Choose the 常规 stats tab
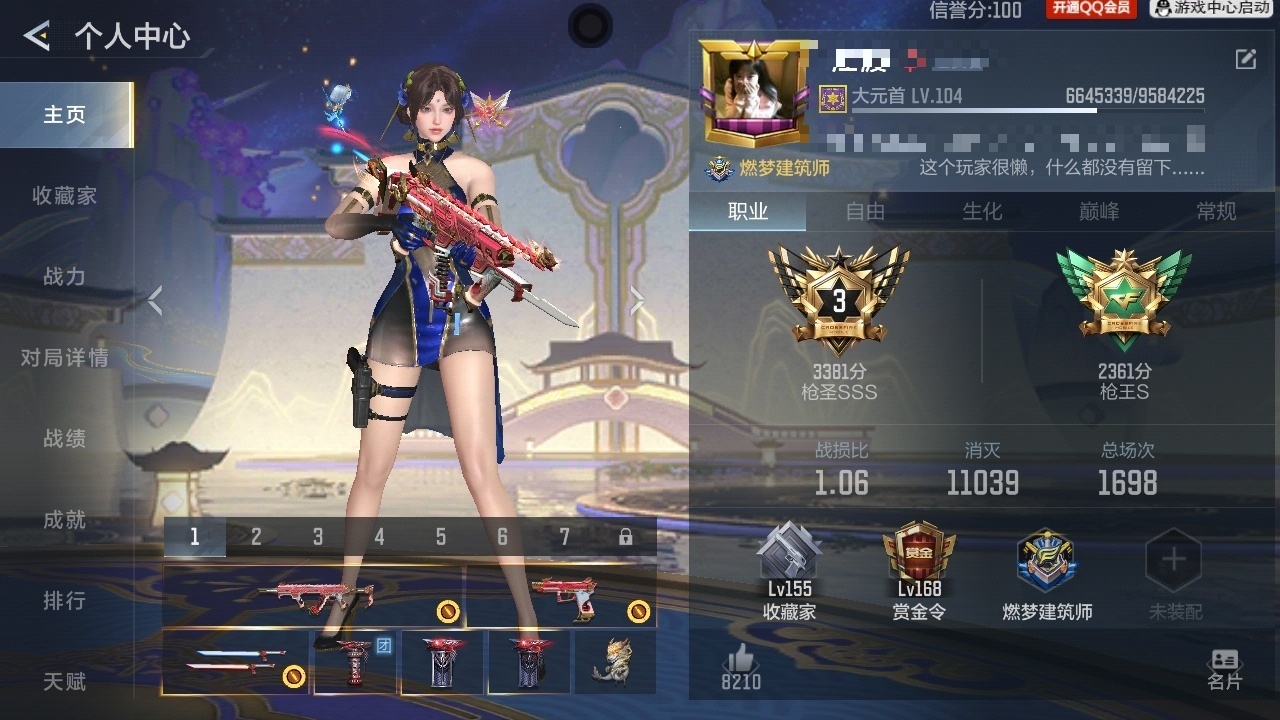The height and width of the screenshot is (720, 1280). (x=1216, y=211)
